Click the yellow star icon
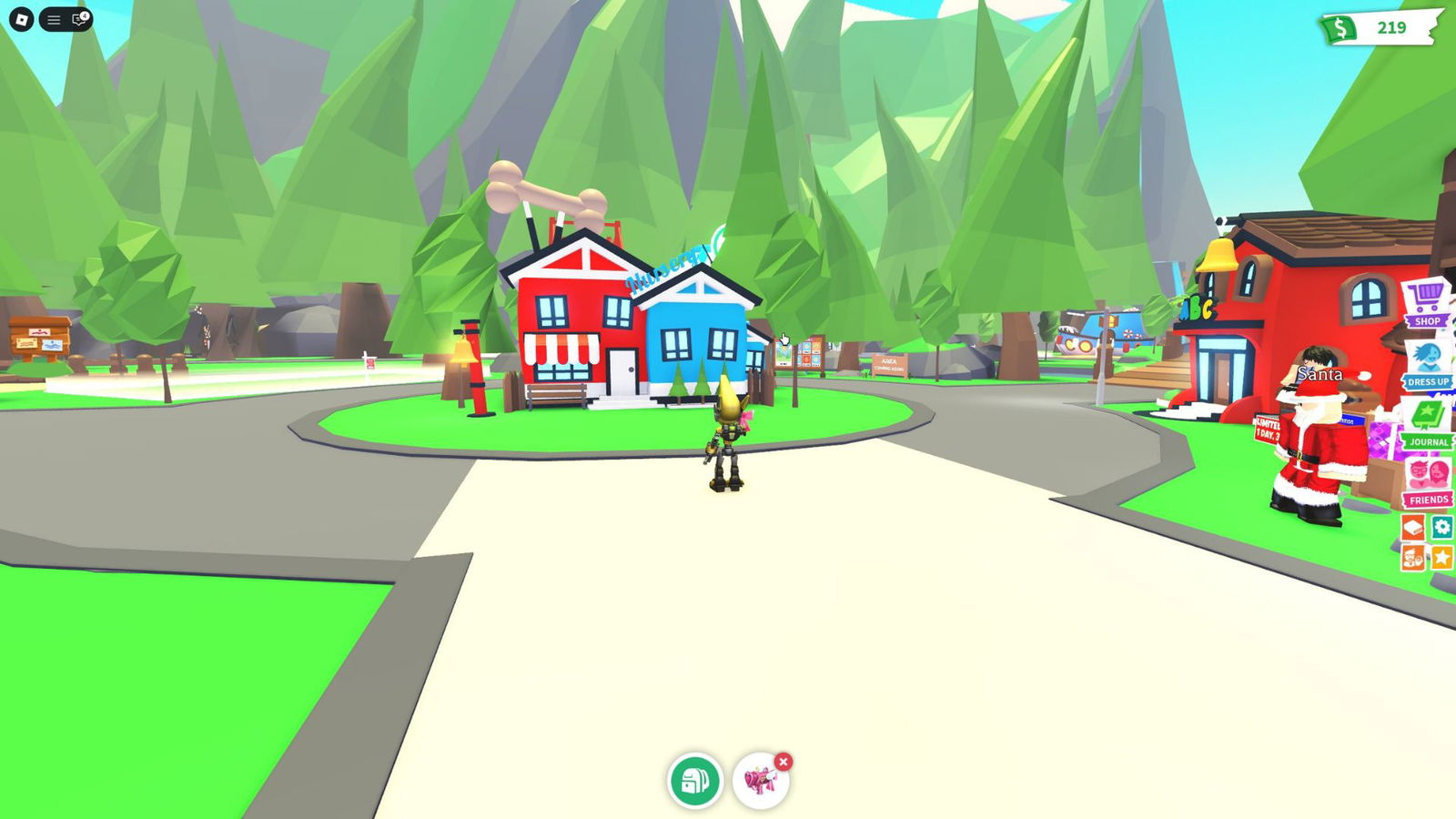Image resolution: width=1456 pixels, height=819 pixels. coord(1441,557)
